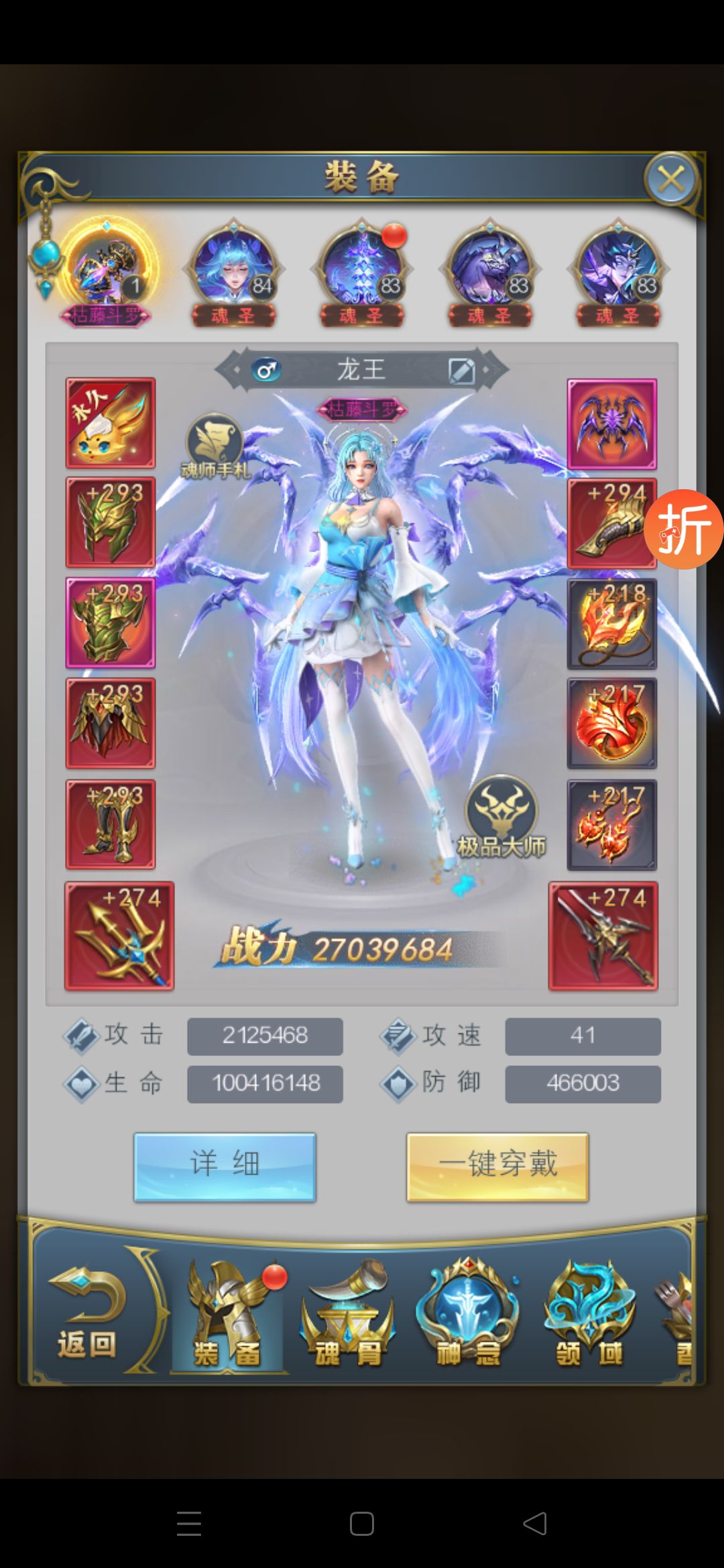Select the +294 gauntlet equipment slot
This screenshot has width=724, height=1568.
pyautogui.click(x=611, y=524)
